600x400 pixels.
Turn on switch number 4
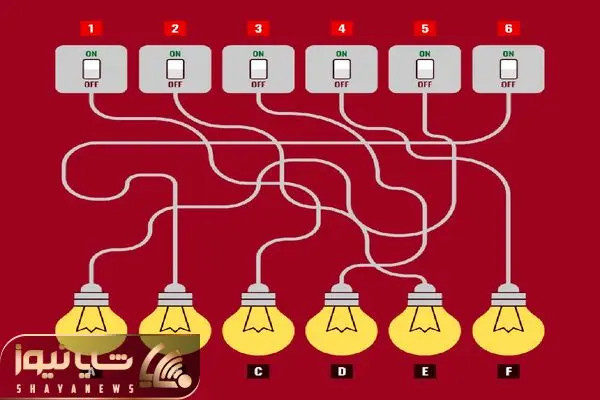coord(342,68)
